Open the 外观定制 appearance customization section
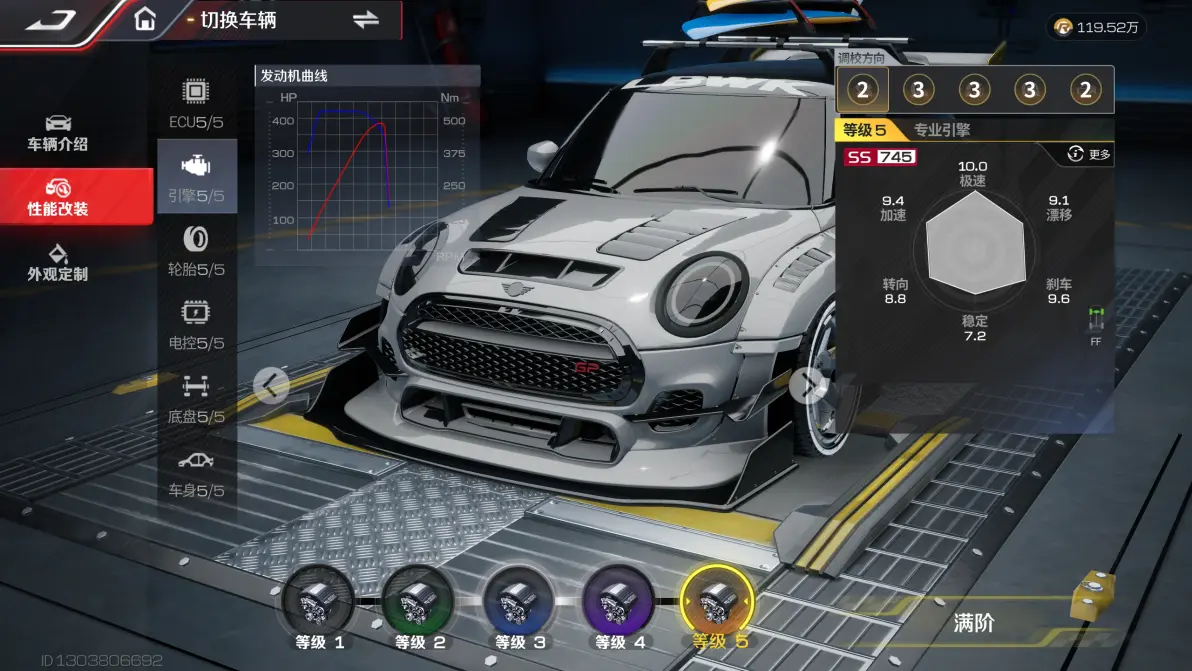Image resolution: width=1192 pixels, height=671 pixels. point(58,262)
